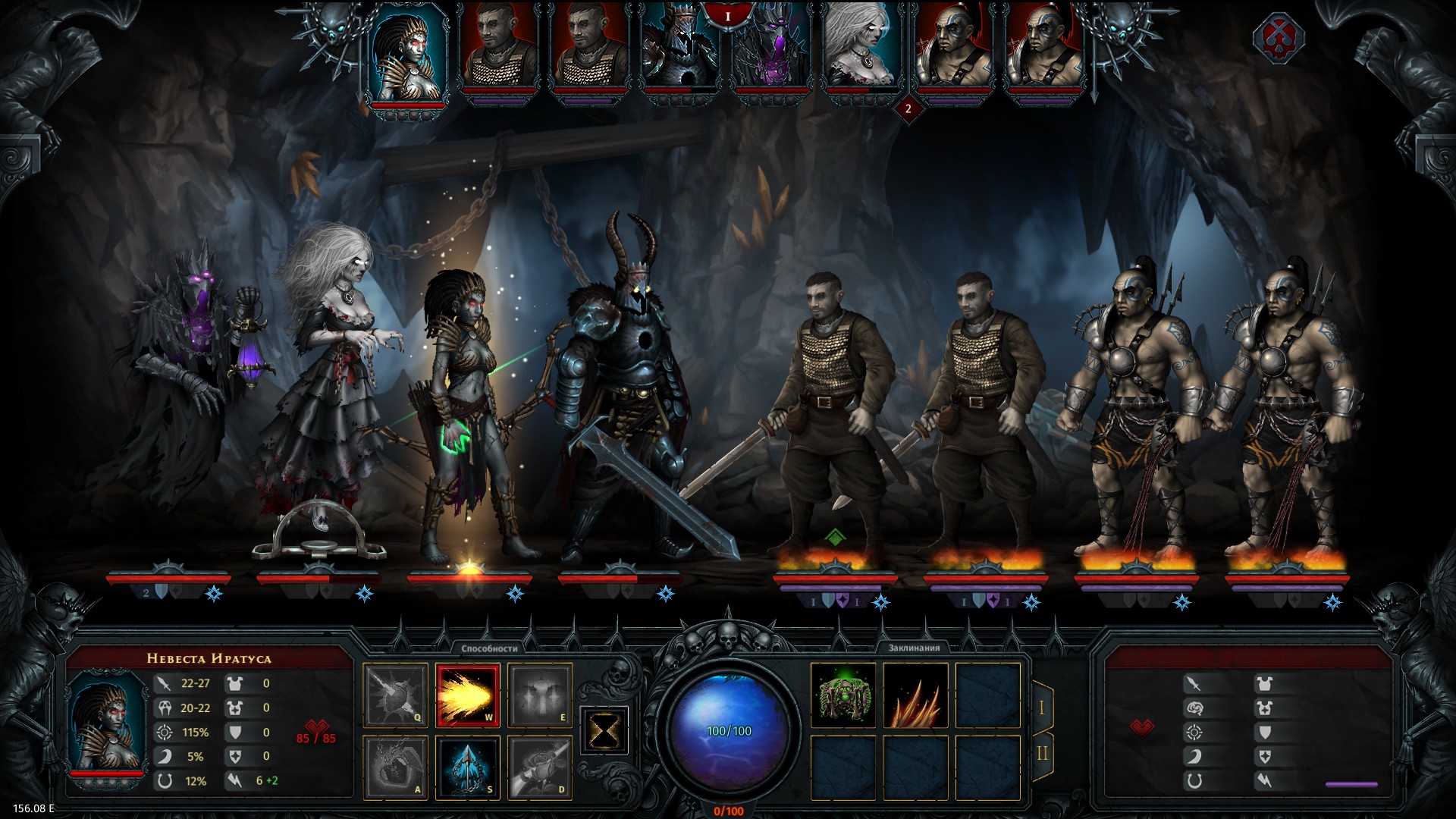This screenshot has height=819, width=1456.
Task: Pick the greyed-out rose arrow ability (D)
Action: (539, 767)
